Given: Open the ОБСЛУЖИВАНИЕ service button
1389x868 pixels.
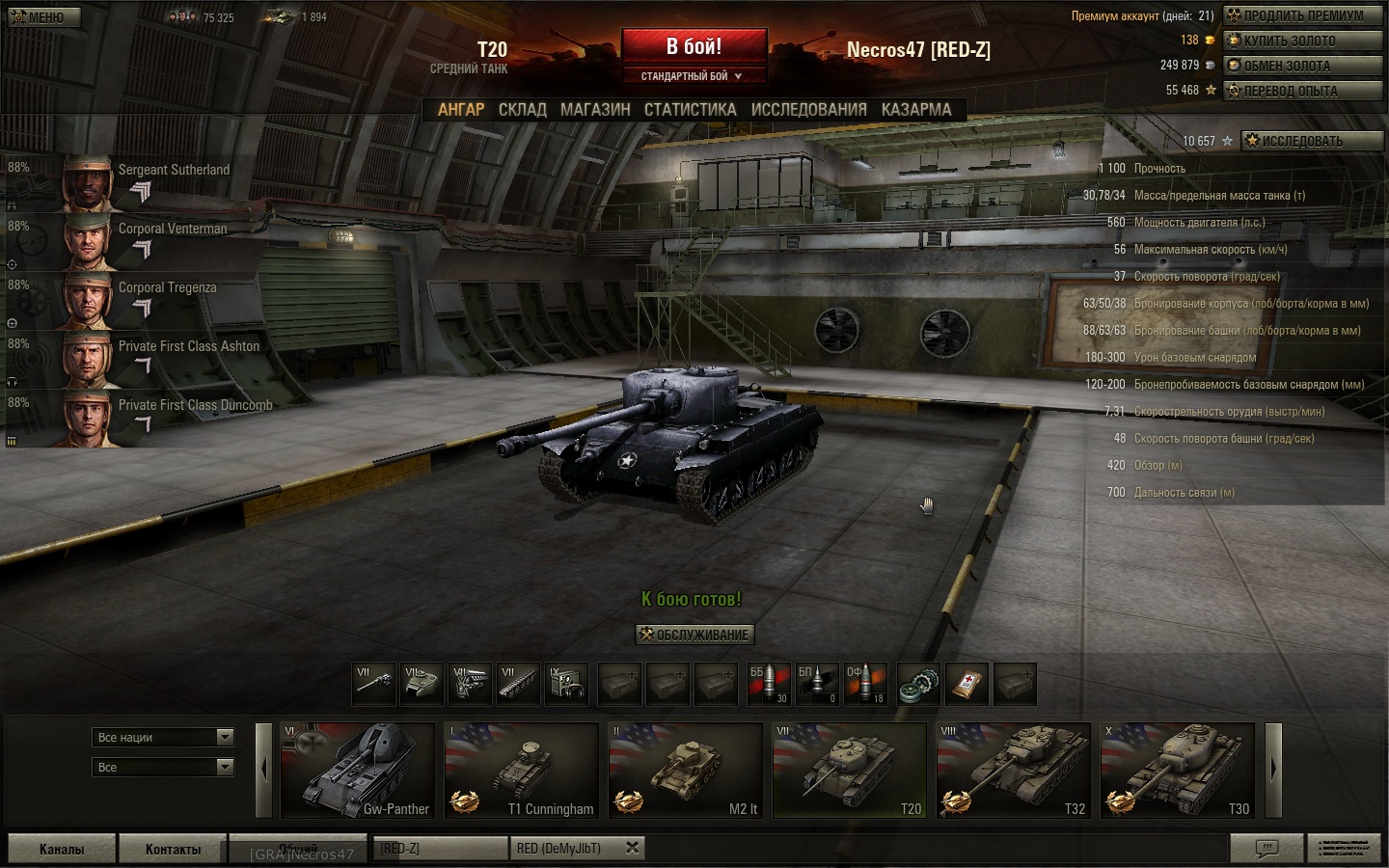Looking at the screenshot, I should point(694,635).
